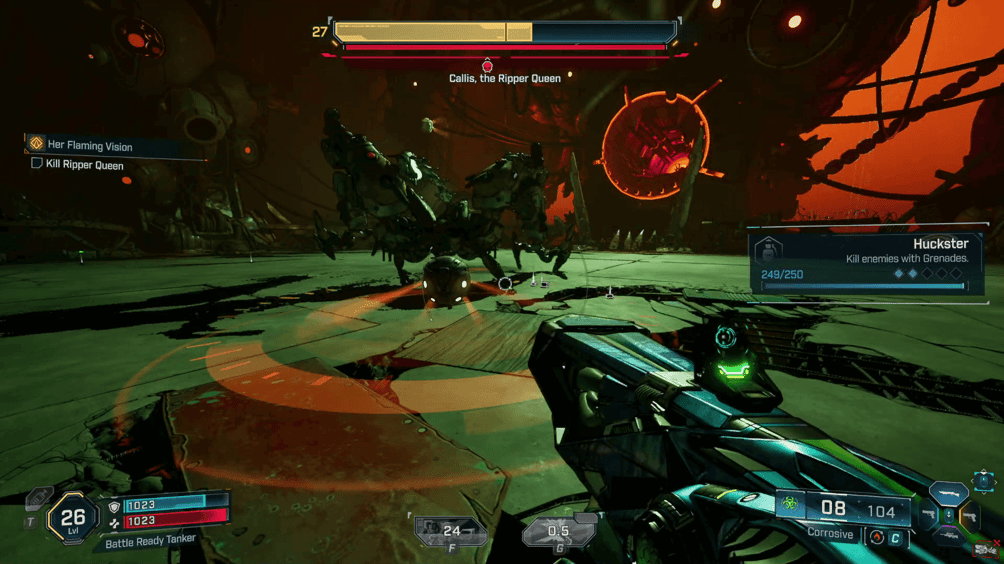The height and width of the screenshot is (564, 1004).
Task: Choose the orange-bordered pistol weapon slot
Action: click(970, 516)
